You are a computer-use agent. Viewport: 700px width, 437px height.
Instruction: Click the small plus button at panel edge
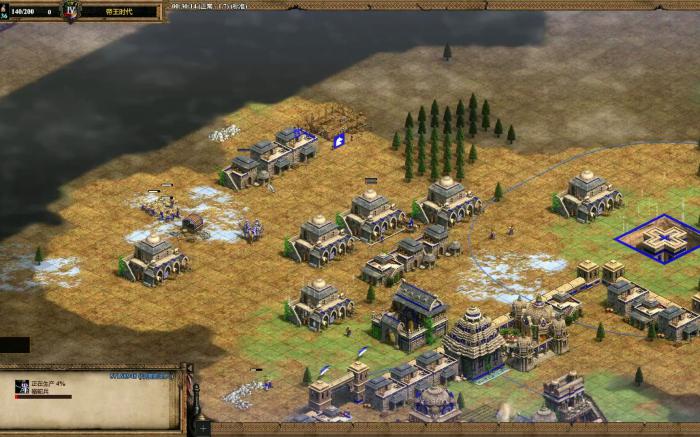[x=203, y=428]
